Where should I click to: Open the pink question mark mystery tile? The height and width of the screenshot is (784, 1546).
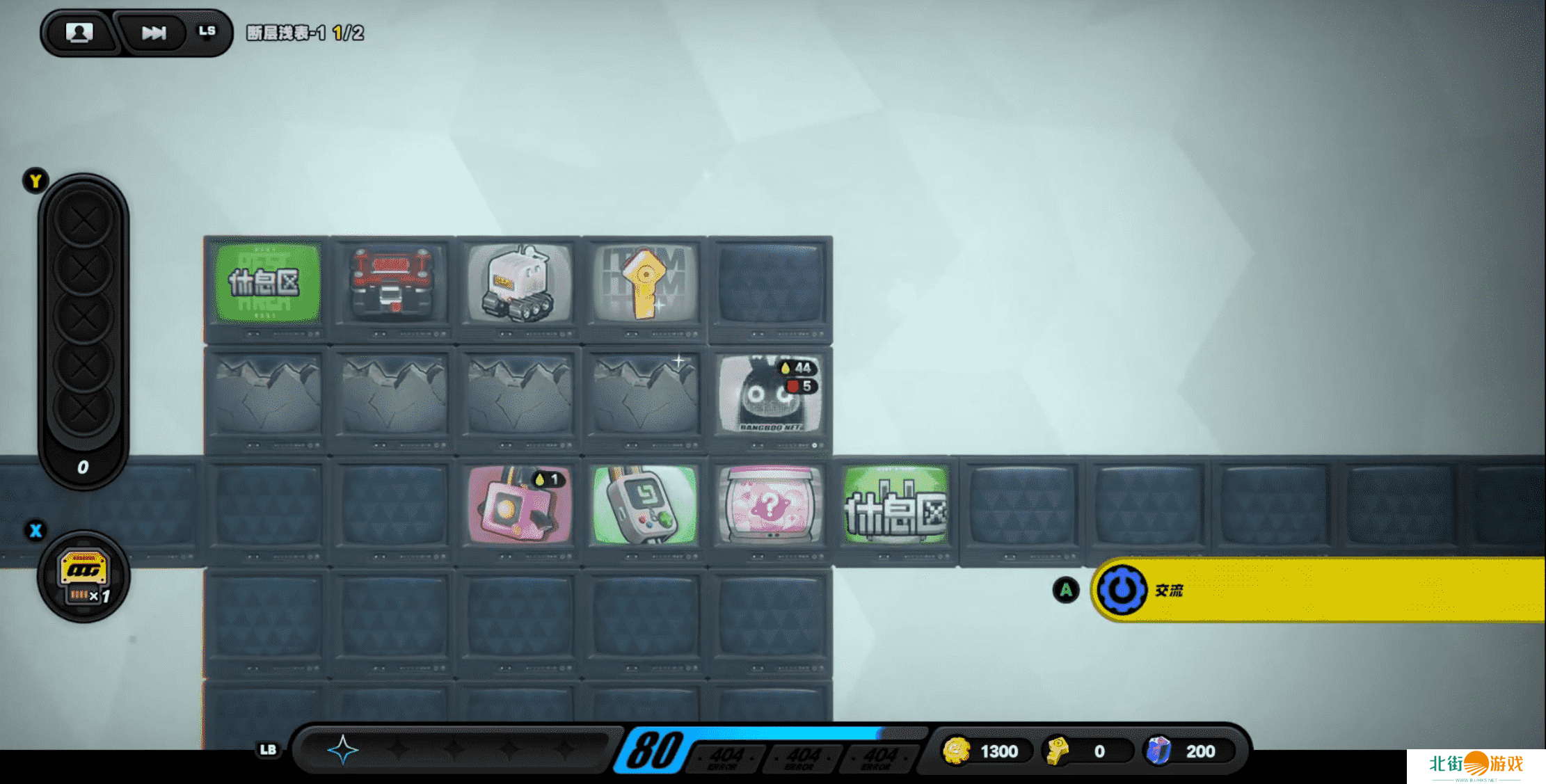770,506
